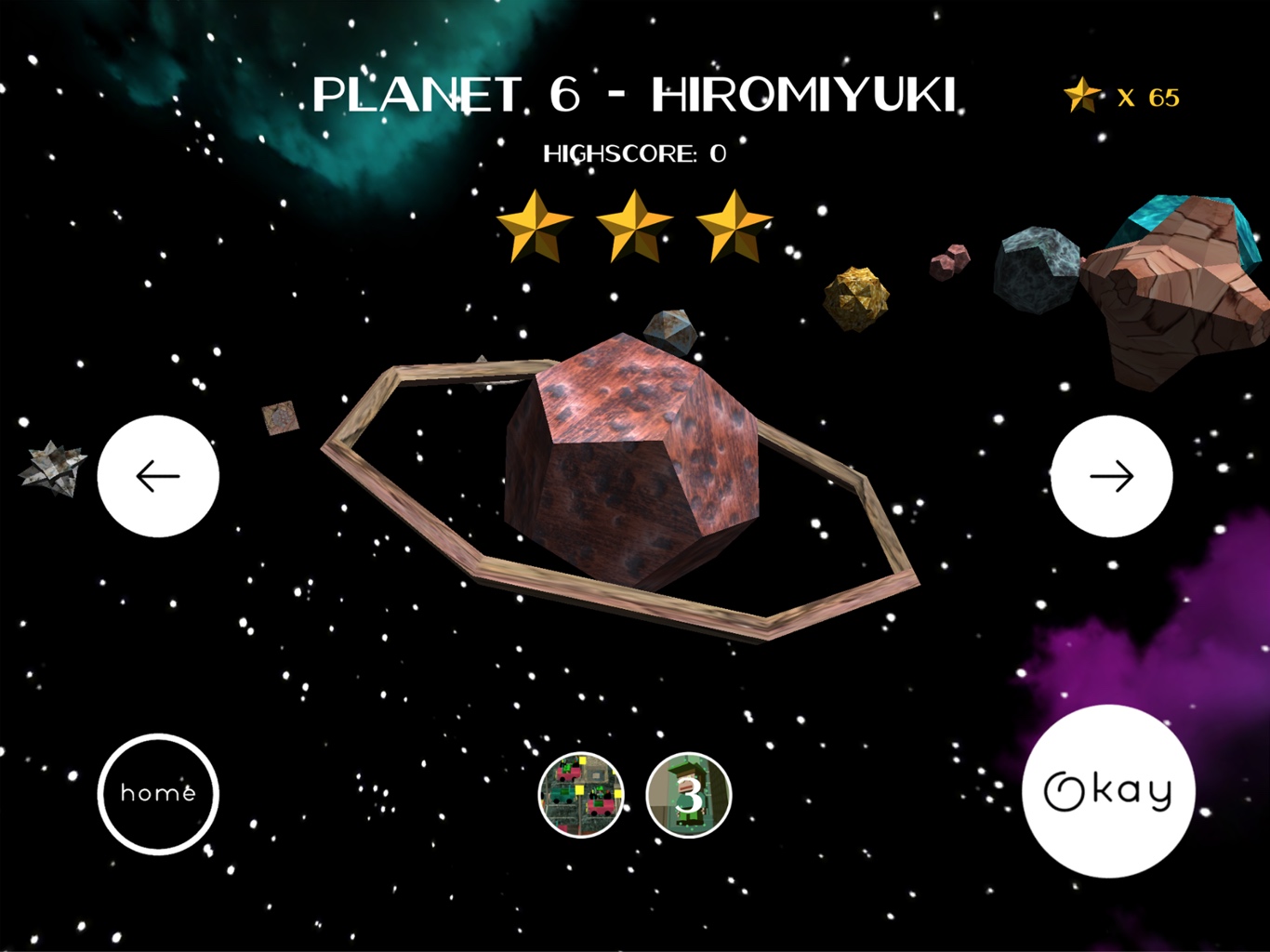Click the right arrow to view next planet
The width and height of the screenshot is (1270, 952).
click(x=1112, y=475)
